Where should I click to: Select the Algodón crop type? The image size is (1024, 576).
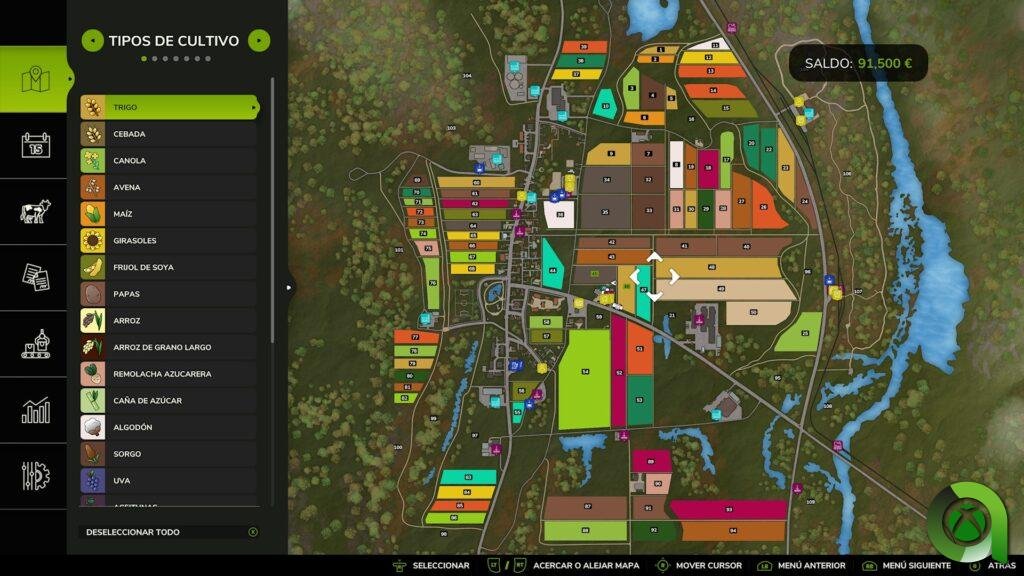pos(168,427)
